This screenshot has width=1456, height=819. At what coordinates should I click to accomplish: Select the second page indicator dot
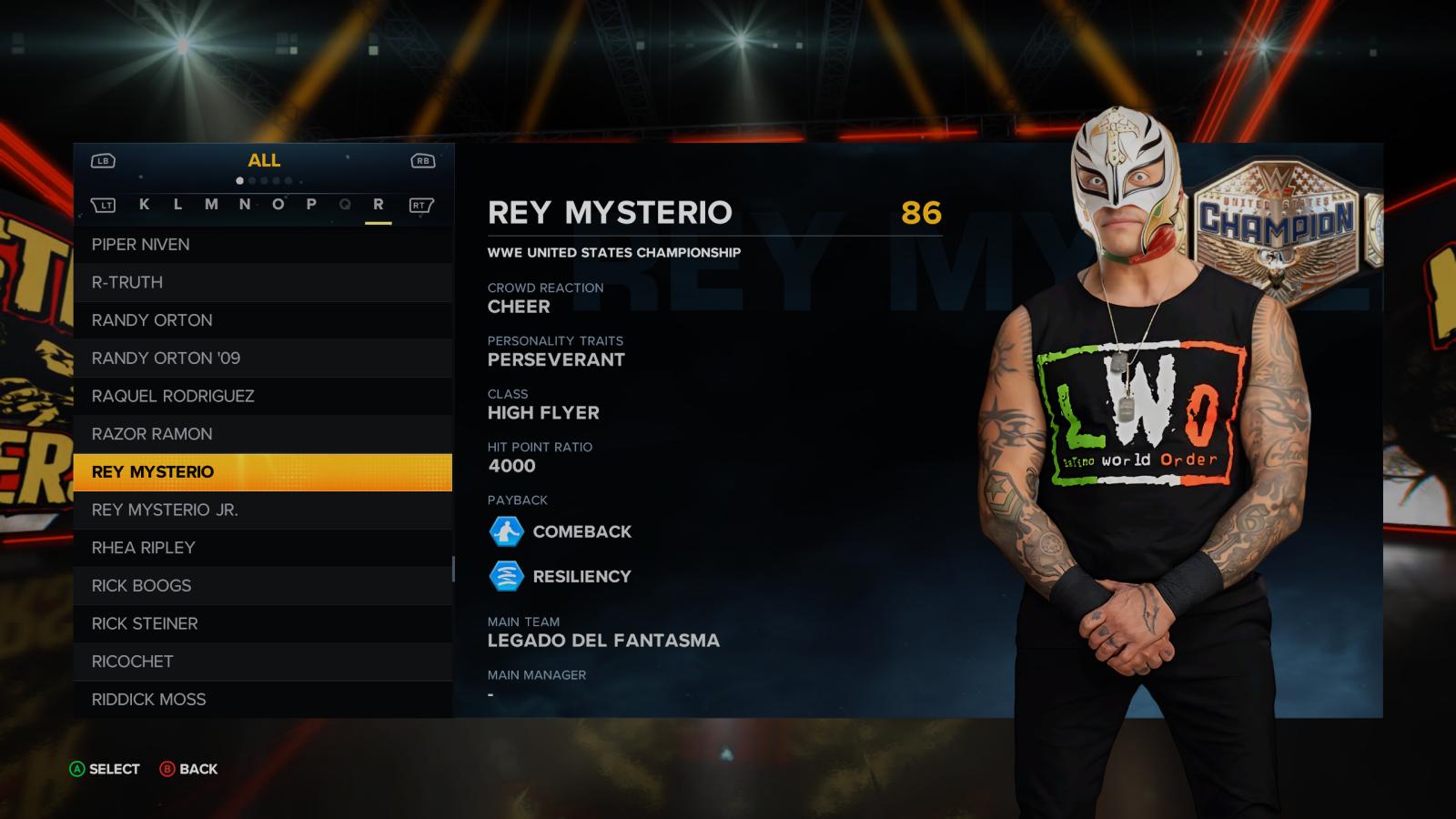click(x=253, y=180)
